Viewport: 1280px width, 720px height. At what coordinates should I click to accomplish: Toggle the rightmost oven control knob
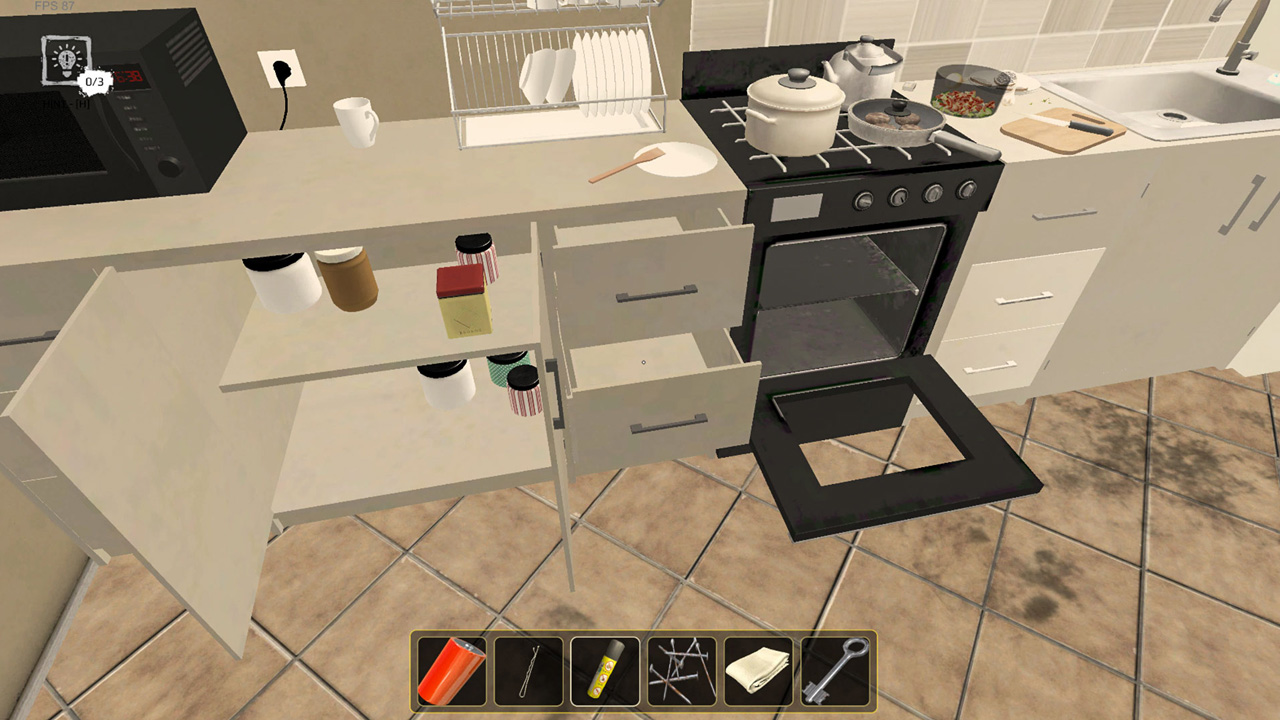click(968, 188)
